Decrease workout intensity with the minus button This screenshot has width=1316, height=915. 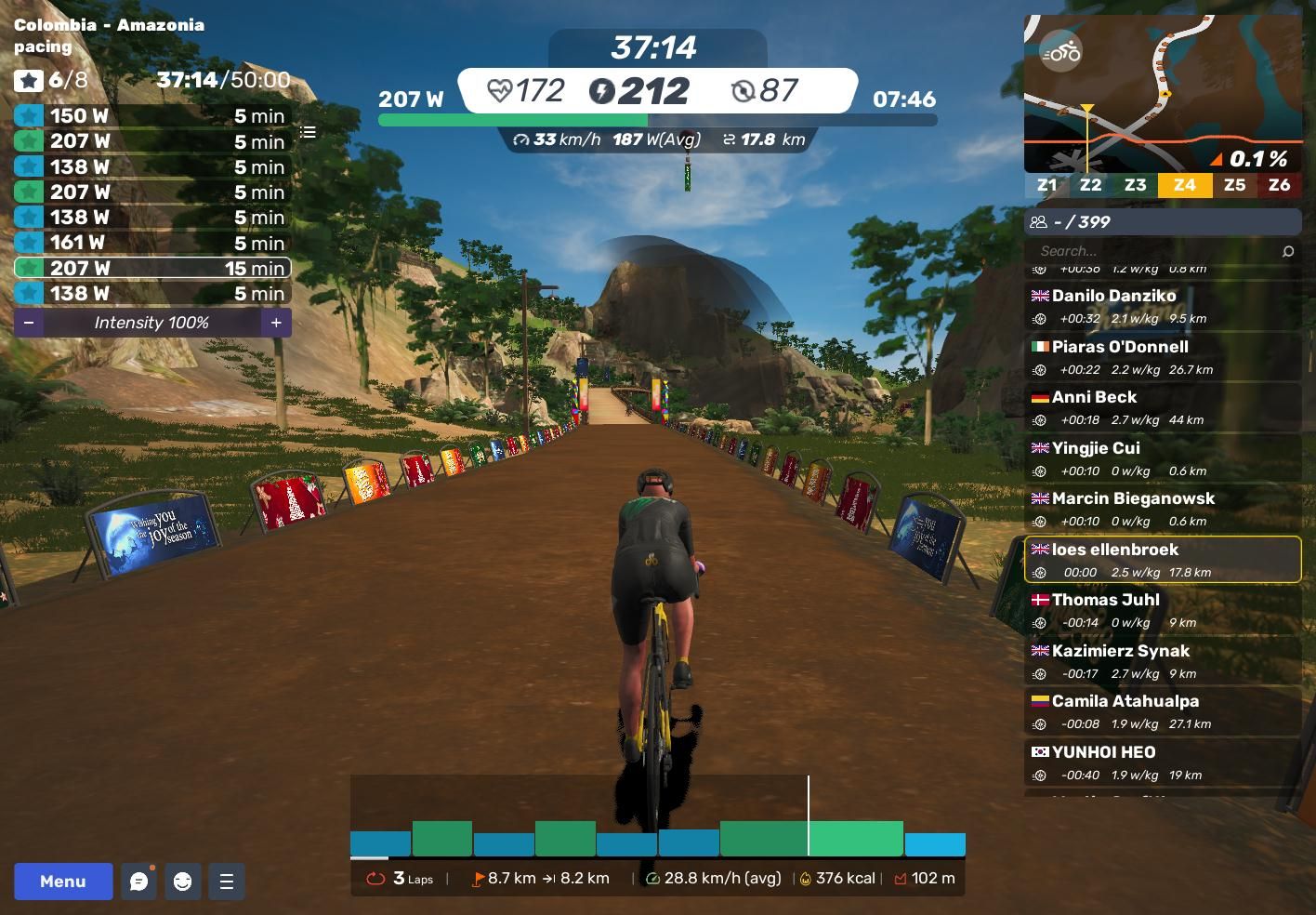(x=29, y=323)
